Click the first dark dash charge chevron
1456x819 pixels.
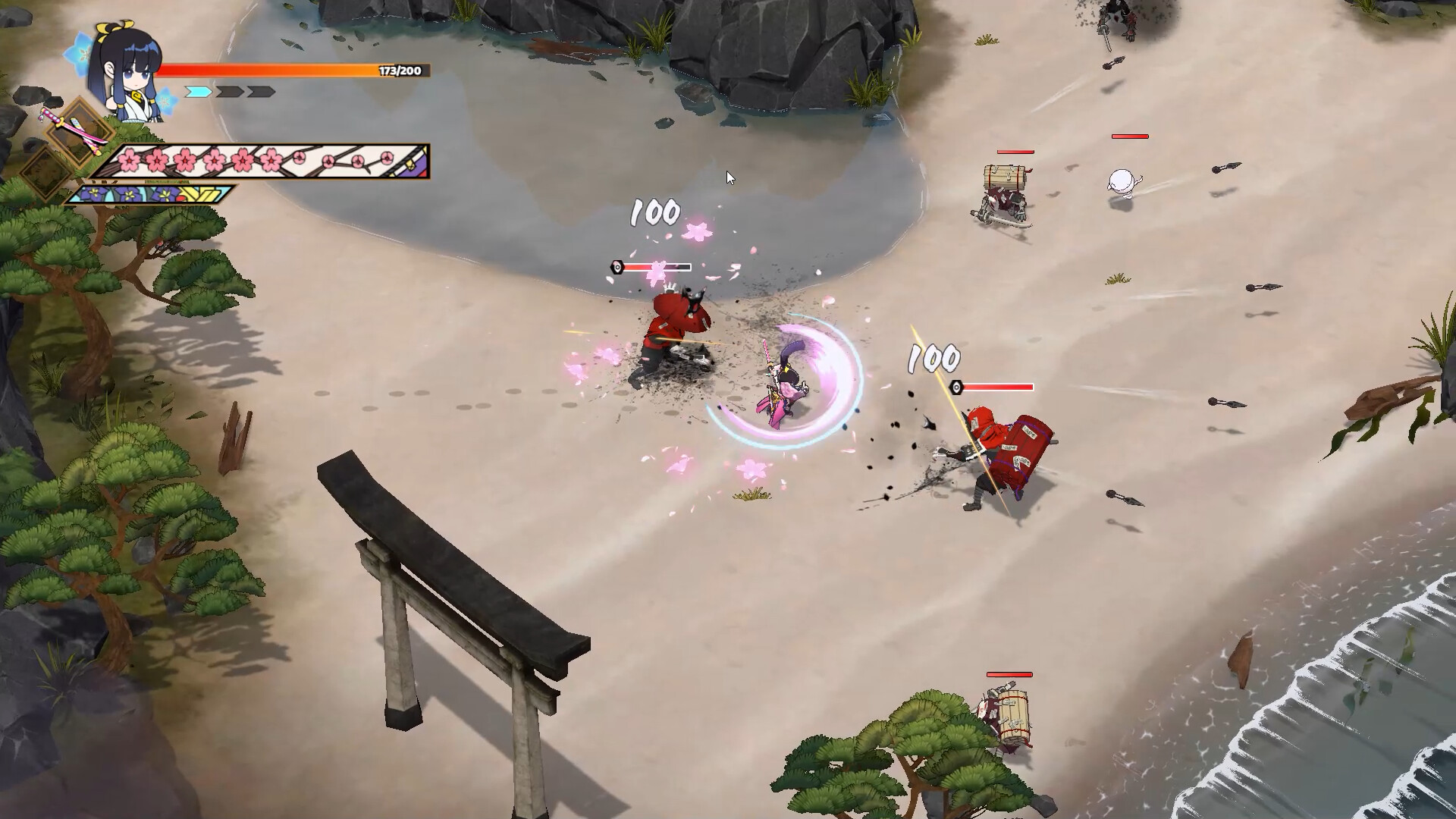pos(228,92)
